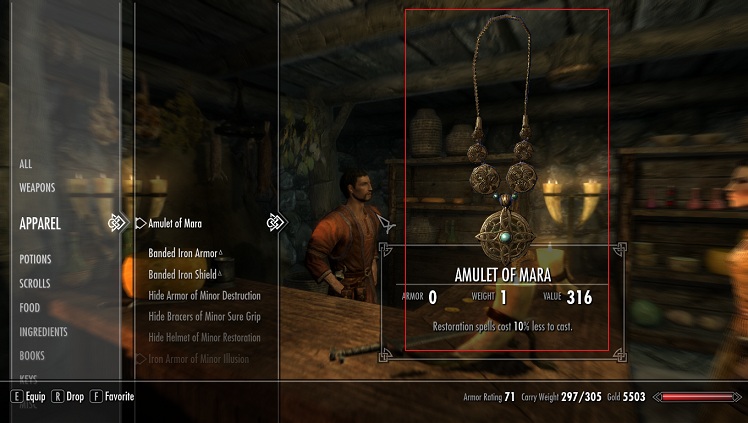Show the Ingredients category
The height and width of the screenshot is (423, 748).
coord(43,332)
